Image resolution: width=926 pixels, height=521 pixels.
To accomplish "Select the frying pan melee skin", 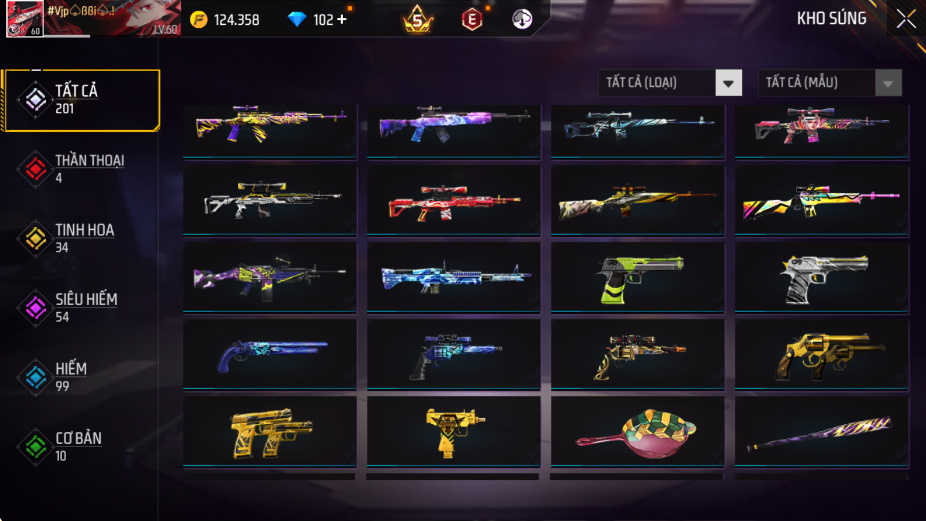I will click(x=637, y=430).
